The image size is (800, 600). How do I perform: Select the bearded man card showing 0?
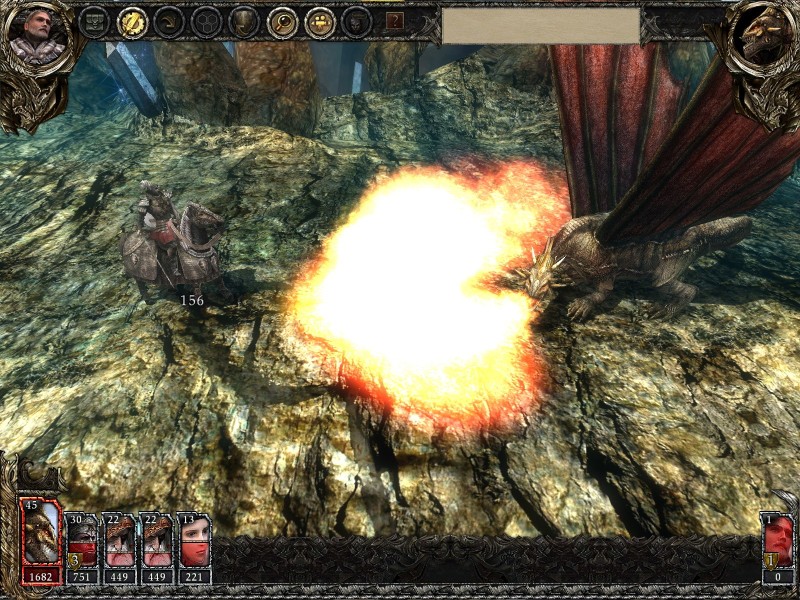(x=778, y=547)
